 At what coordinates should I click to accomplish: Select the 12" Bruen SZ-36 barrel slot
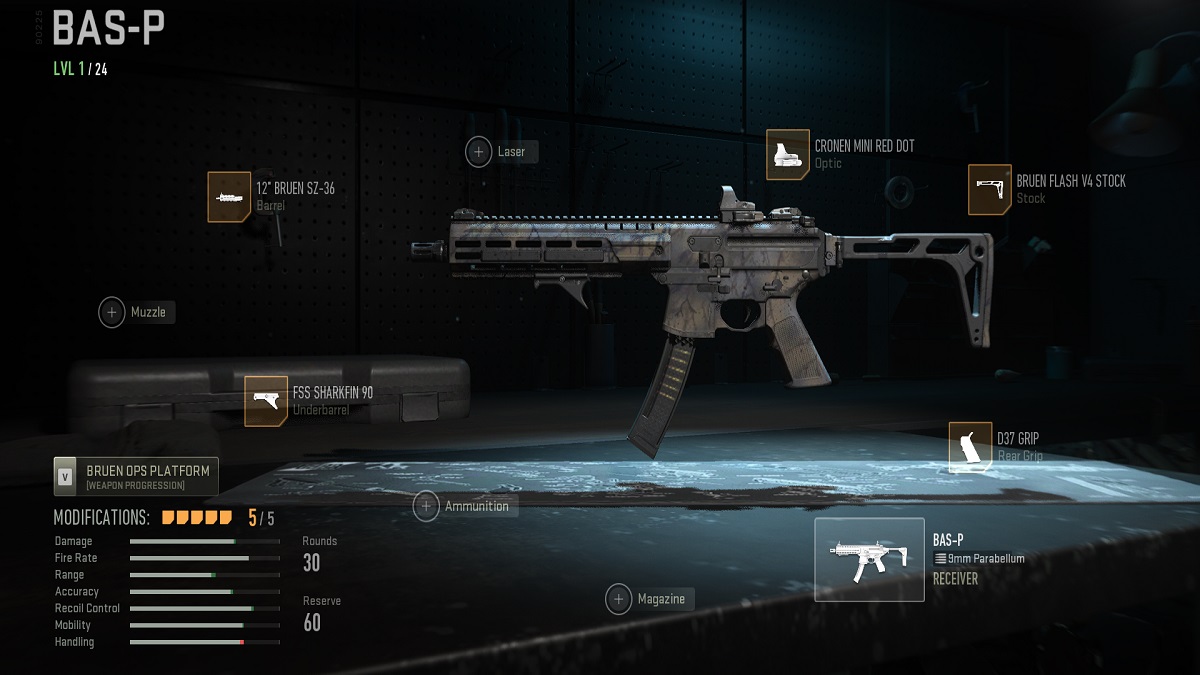229,197
